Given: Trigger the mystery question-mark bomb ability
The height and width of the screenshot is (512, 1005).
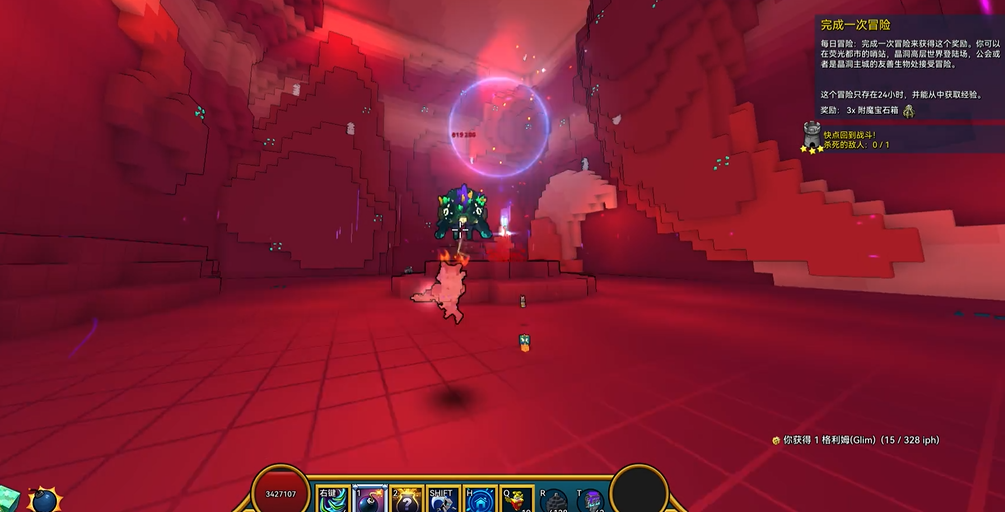Looking at the screenshot, I should click(x=406, y=500).
